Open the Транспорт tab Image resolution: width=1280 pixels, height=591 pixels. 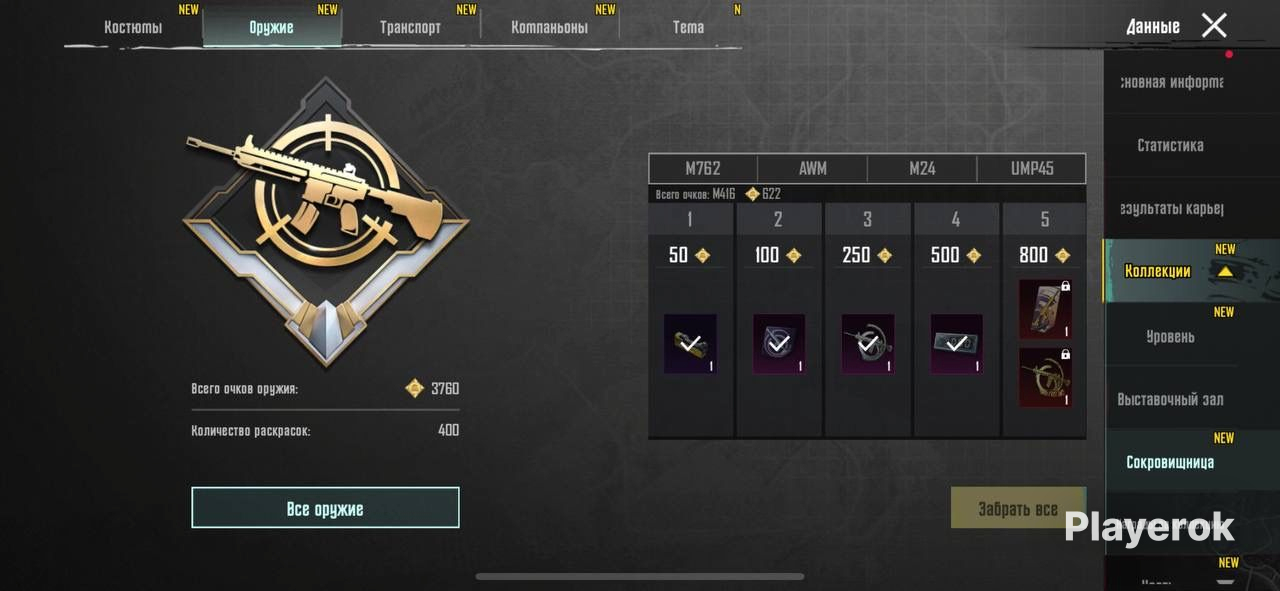tap(410, 27)
